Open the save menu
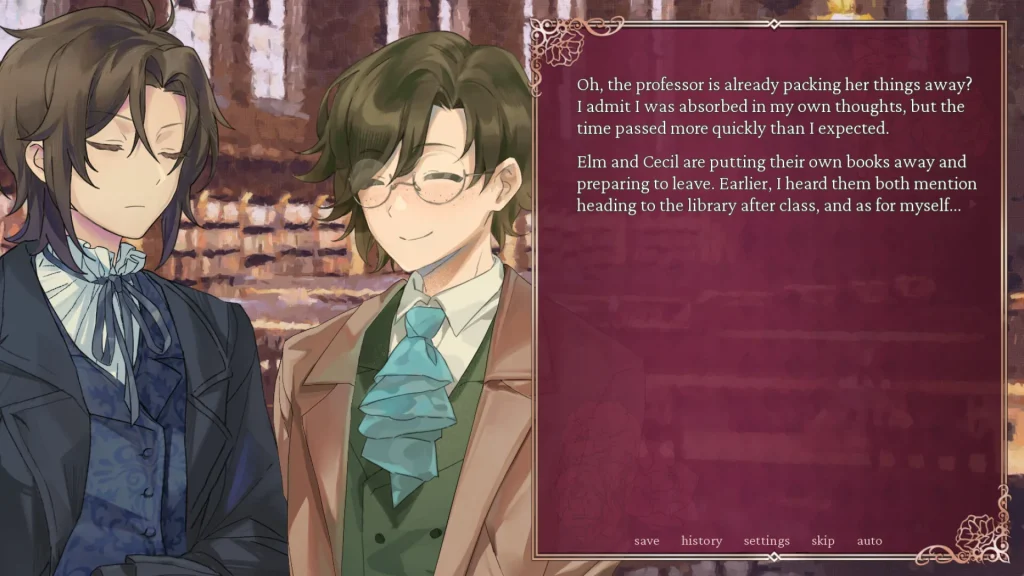1024x576 pixels. [x=646, y=541]
